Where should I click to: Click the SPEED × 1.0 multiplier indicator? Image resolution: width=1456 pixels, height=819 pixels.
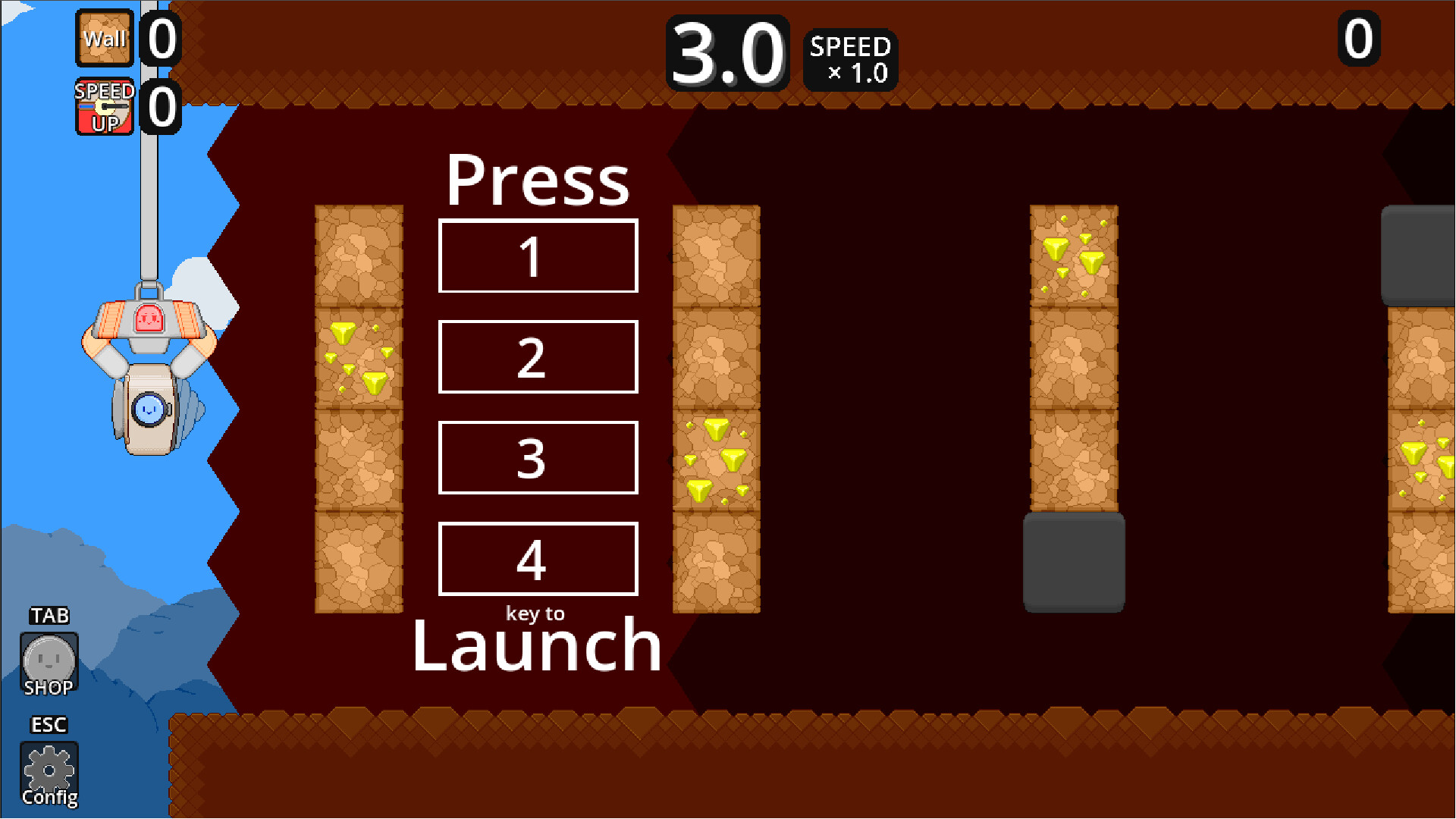tap(849, 61)
